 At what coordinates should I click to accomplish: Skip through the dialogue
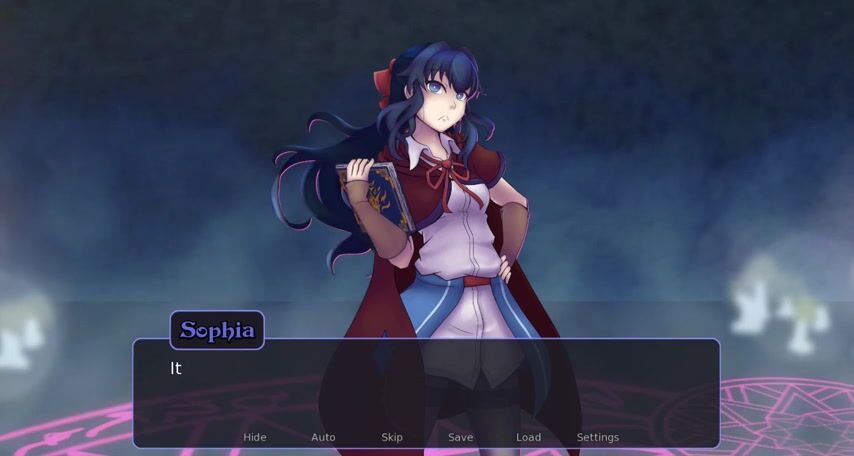click(392, 437)
